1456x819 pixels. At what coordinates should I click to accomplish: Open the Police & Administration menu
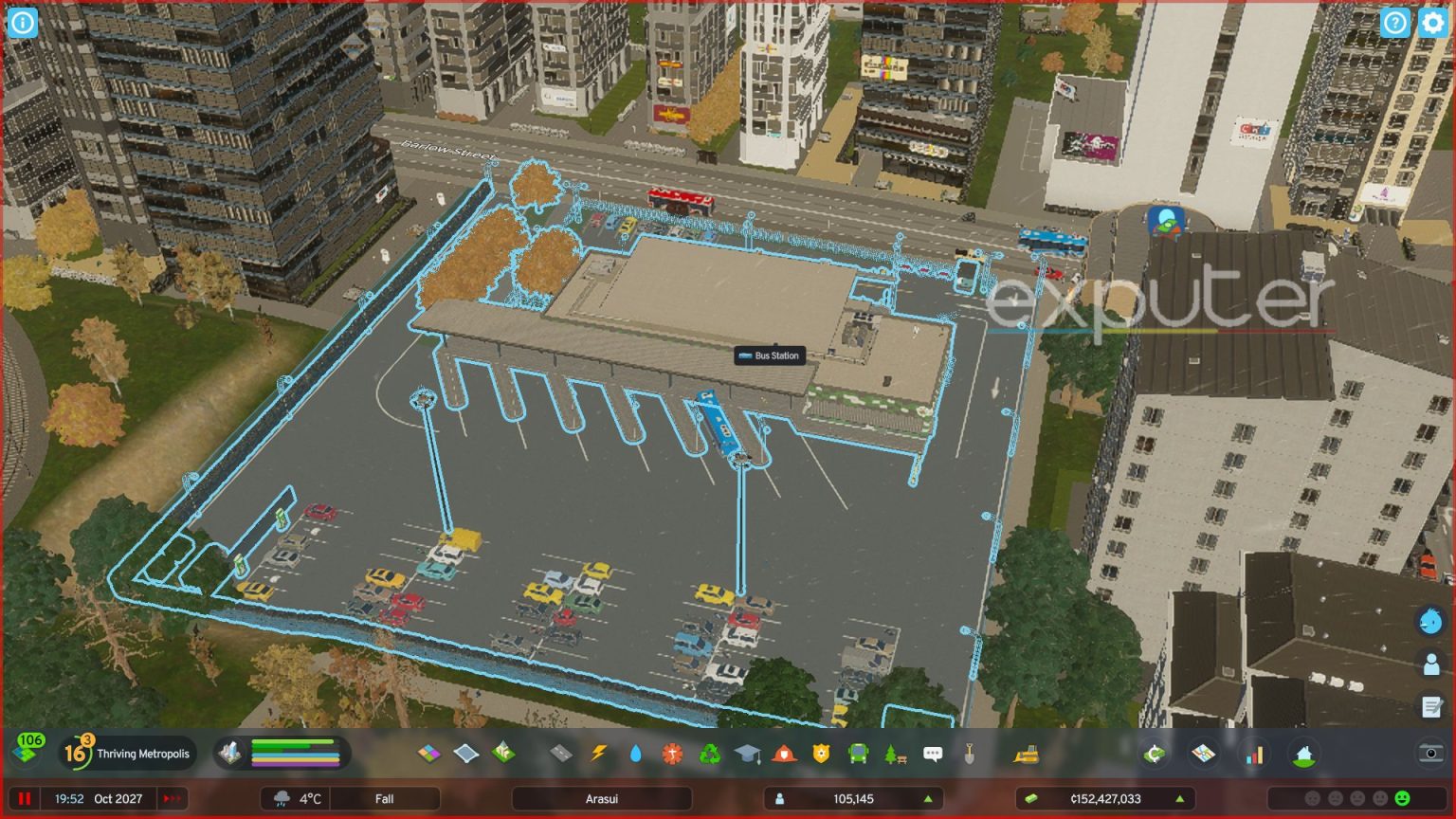click(x=822, y=755)
